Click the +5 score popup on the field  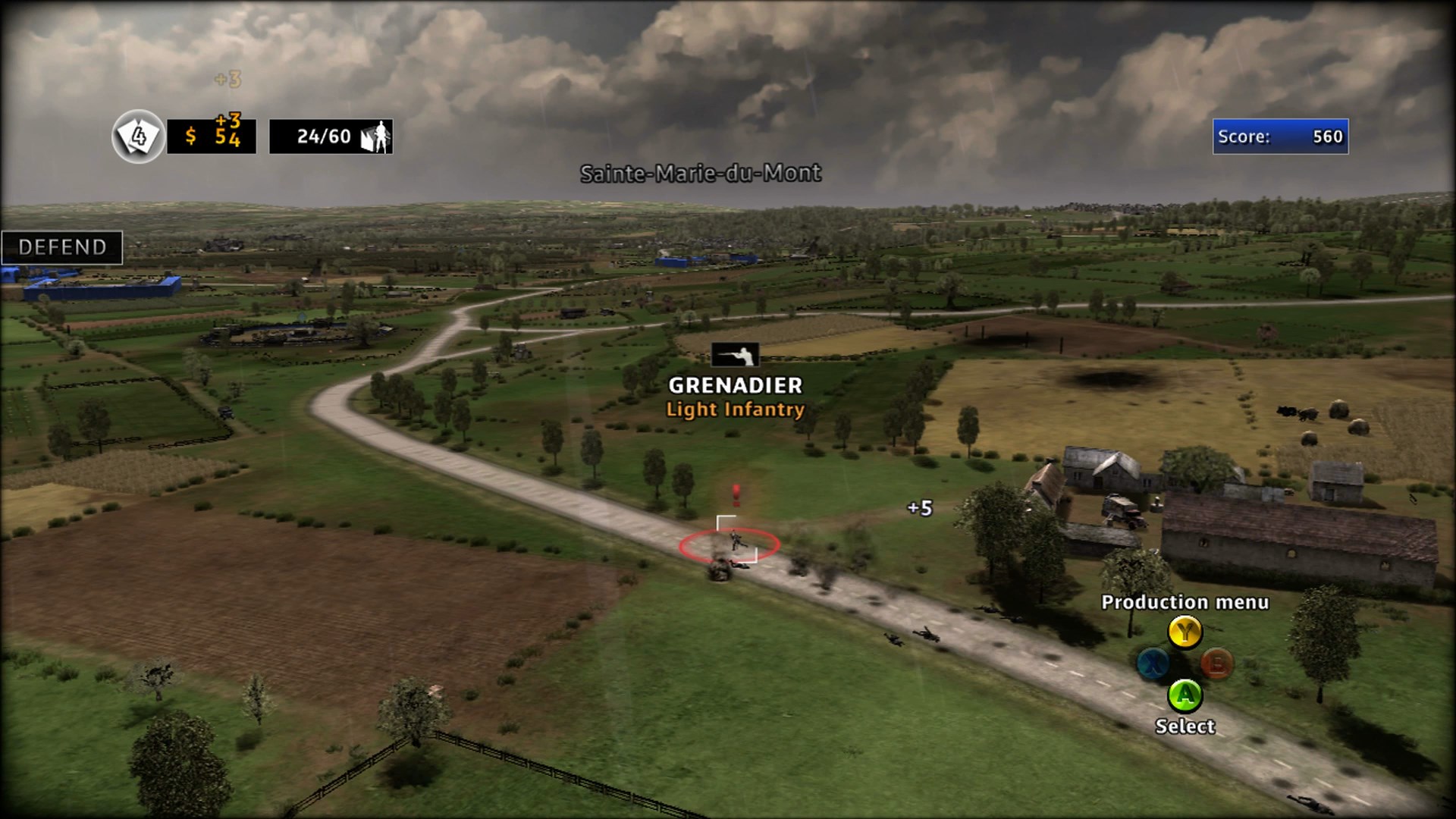[x=918, y=510]
